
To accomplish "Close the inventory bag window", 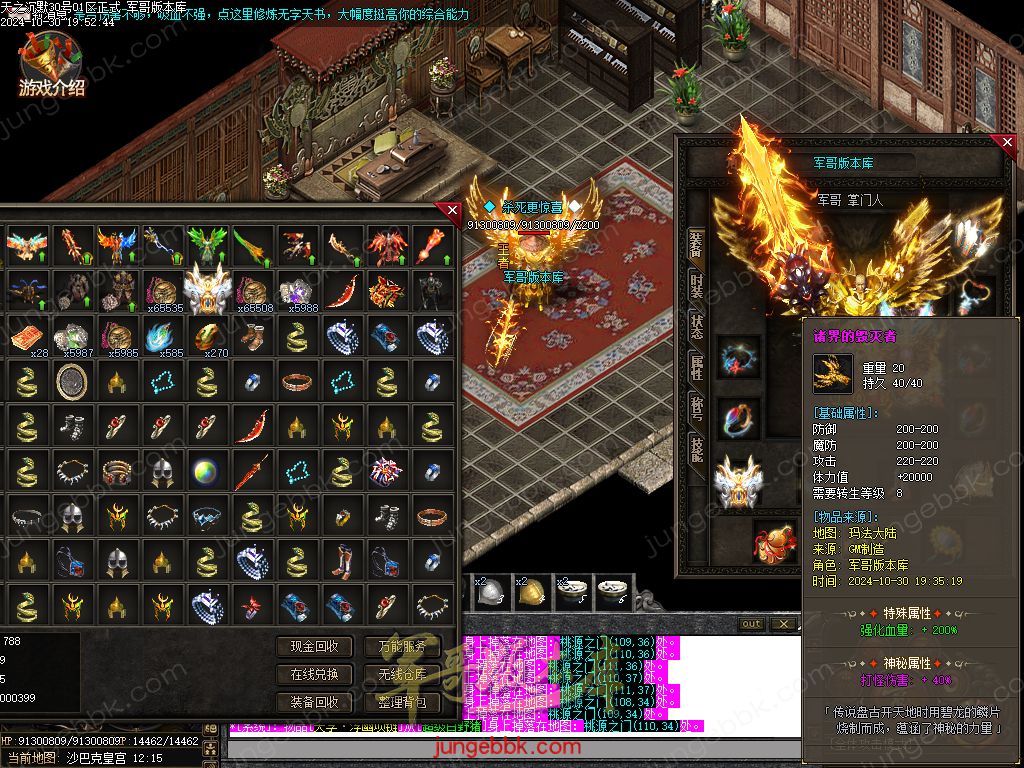I will pos(452,210).
